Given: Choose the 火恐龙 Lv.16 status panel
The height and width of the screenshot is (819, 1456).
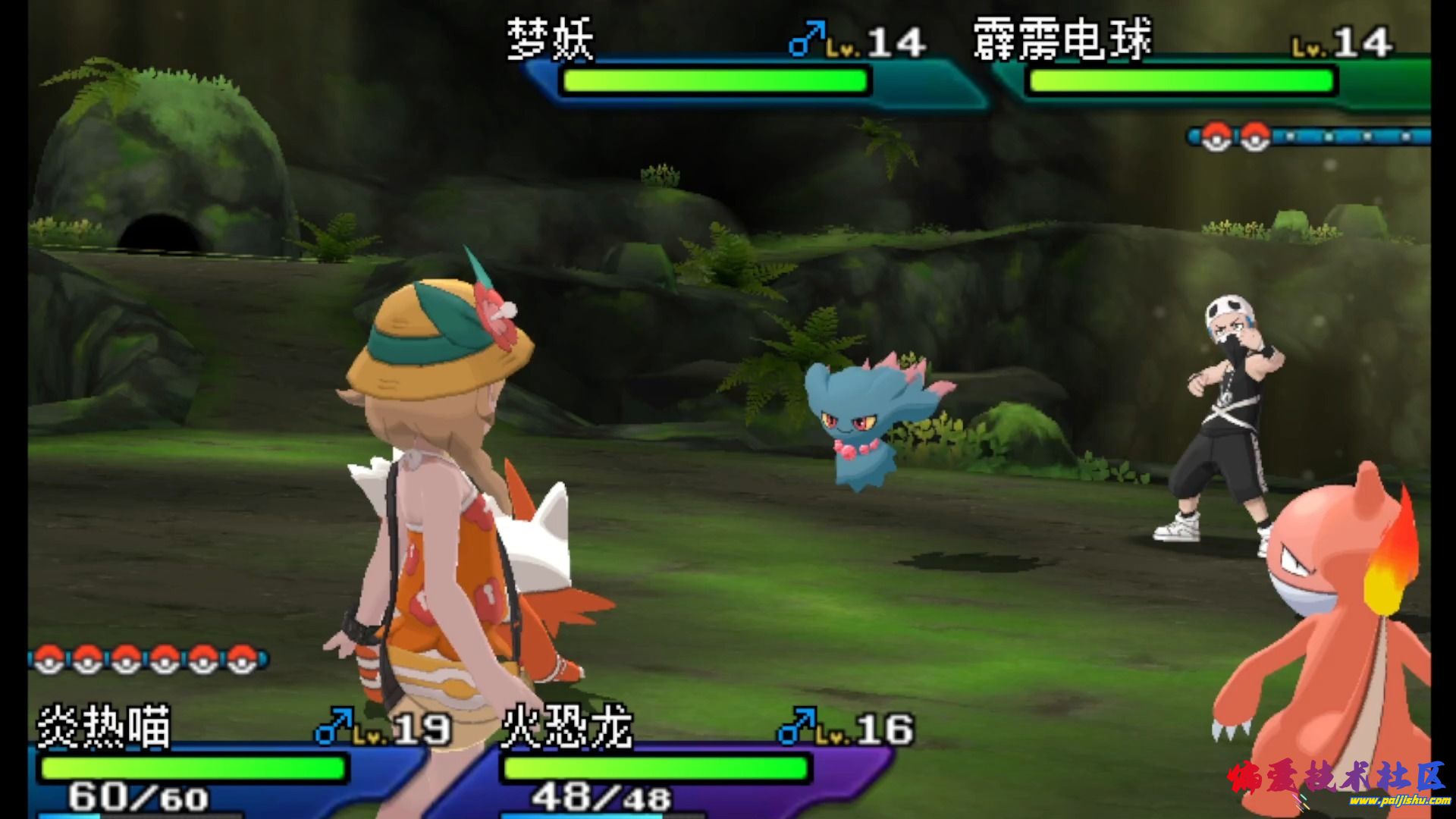Looking at the screenshot, I should [682, 762].
